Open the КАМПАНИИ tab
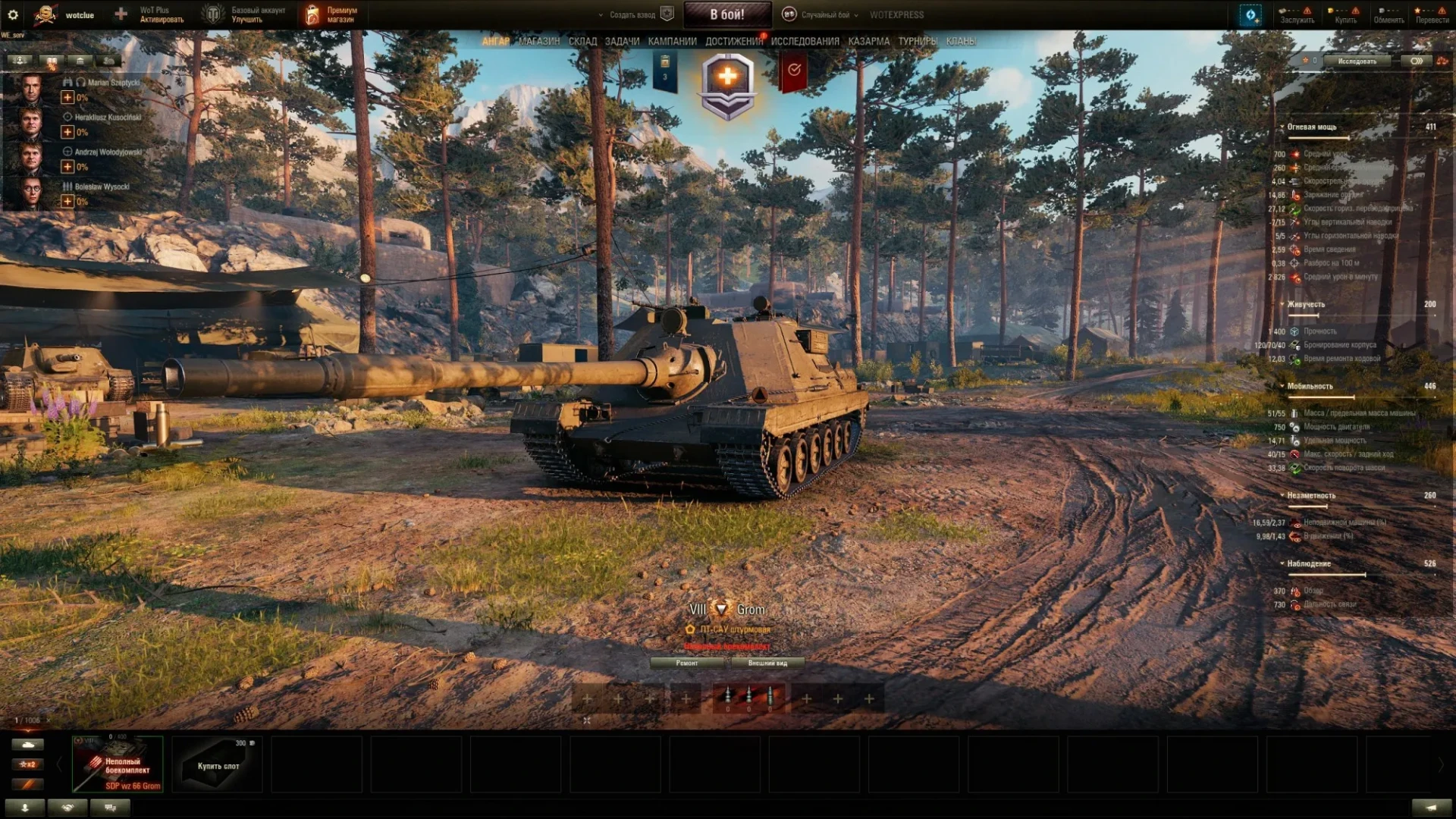 (672, 42)
